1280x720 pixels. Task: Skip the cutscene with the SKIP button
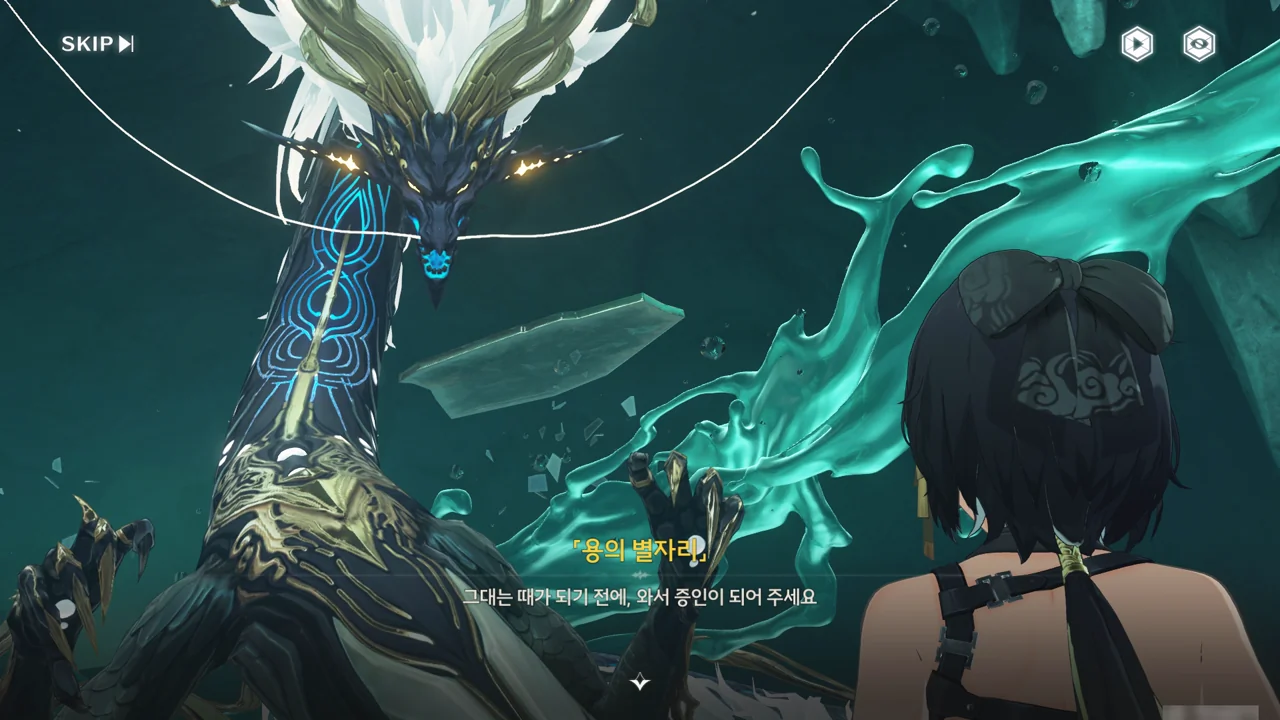tap(97, 44)
